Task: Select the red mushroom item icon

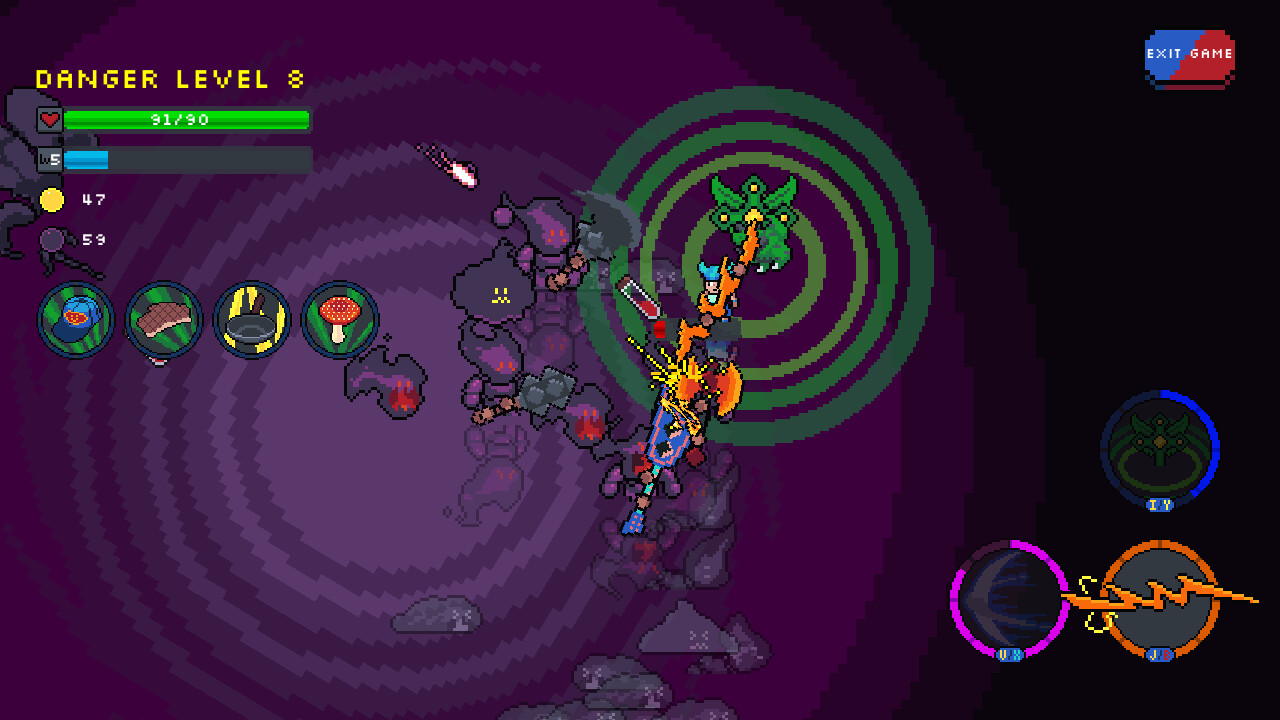Action: (x=339, y=320)
